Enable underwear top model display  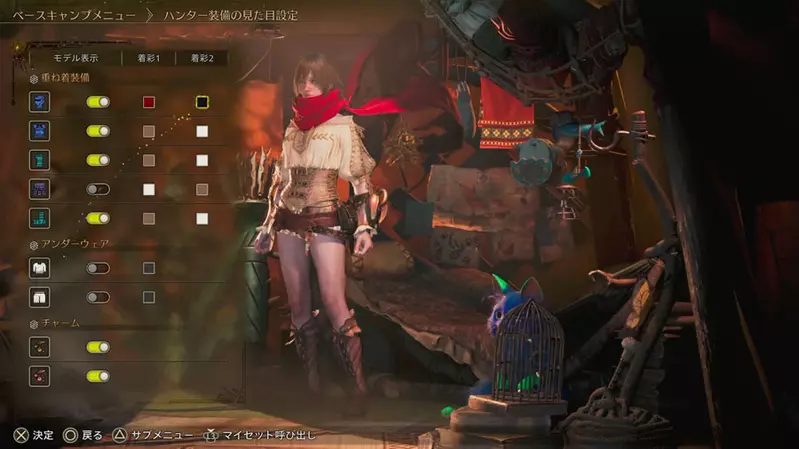tap(98, 268)
